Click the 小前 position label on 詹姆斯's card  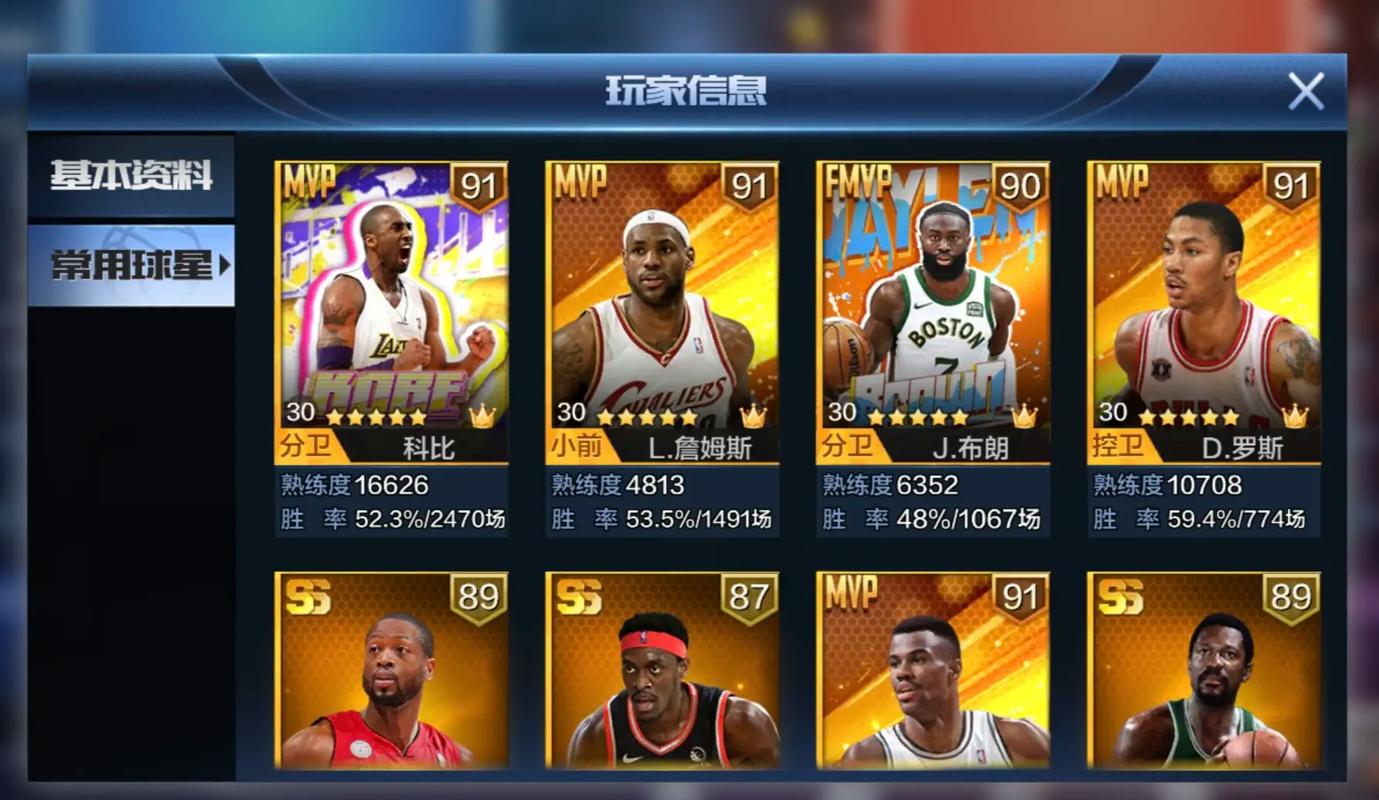click(x=574, y=447)
